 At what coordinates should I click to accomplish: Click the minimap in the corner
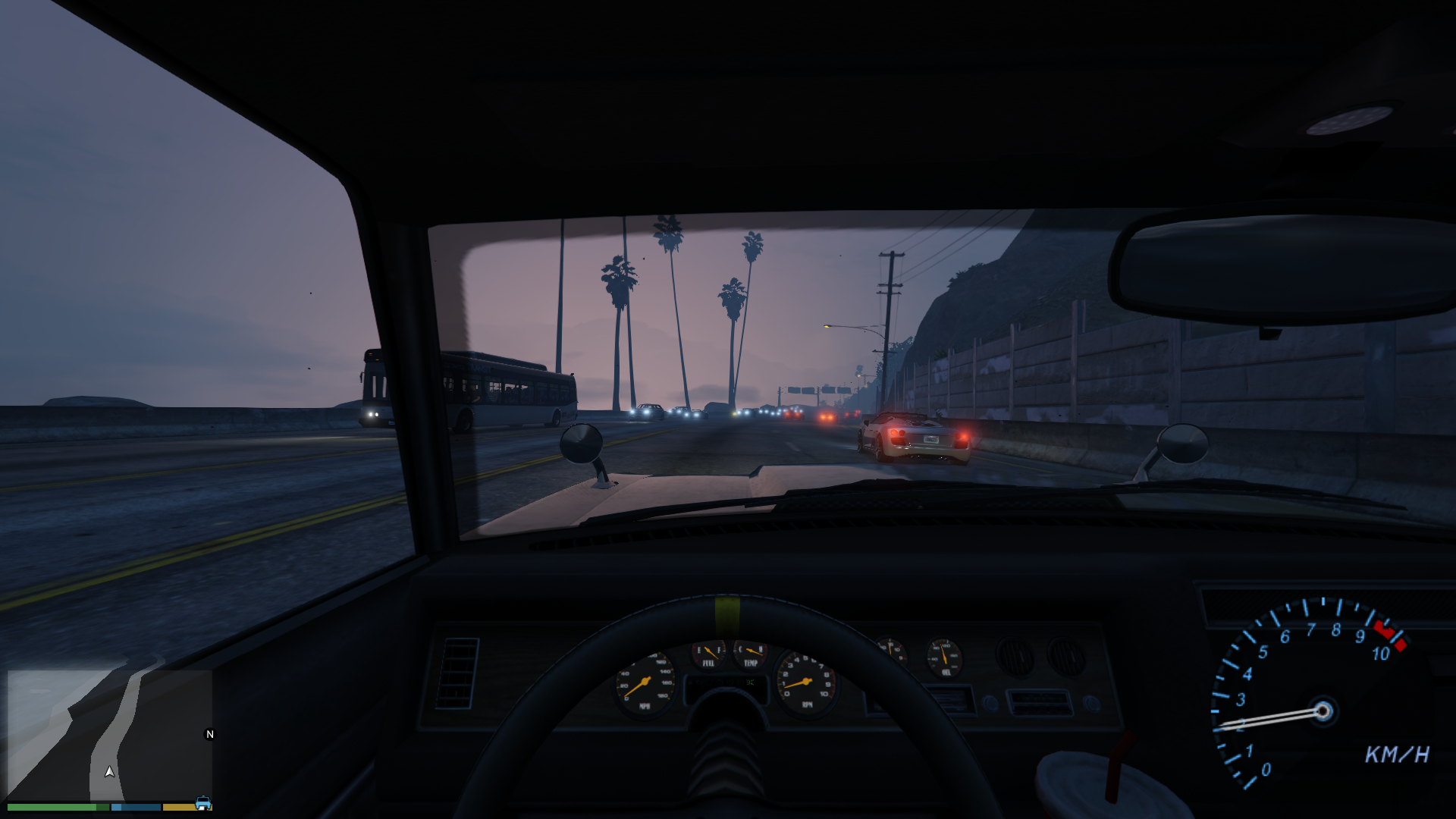[109, 734]
